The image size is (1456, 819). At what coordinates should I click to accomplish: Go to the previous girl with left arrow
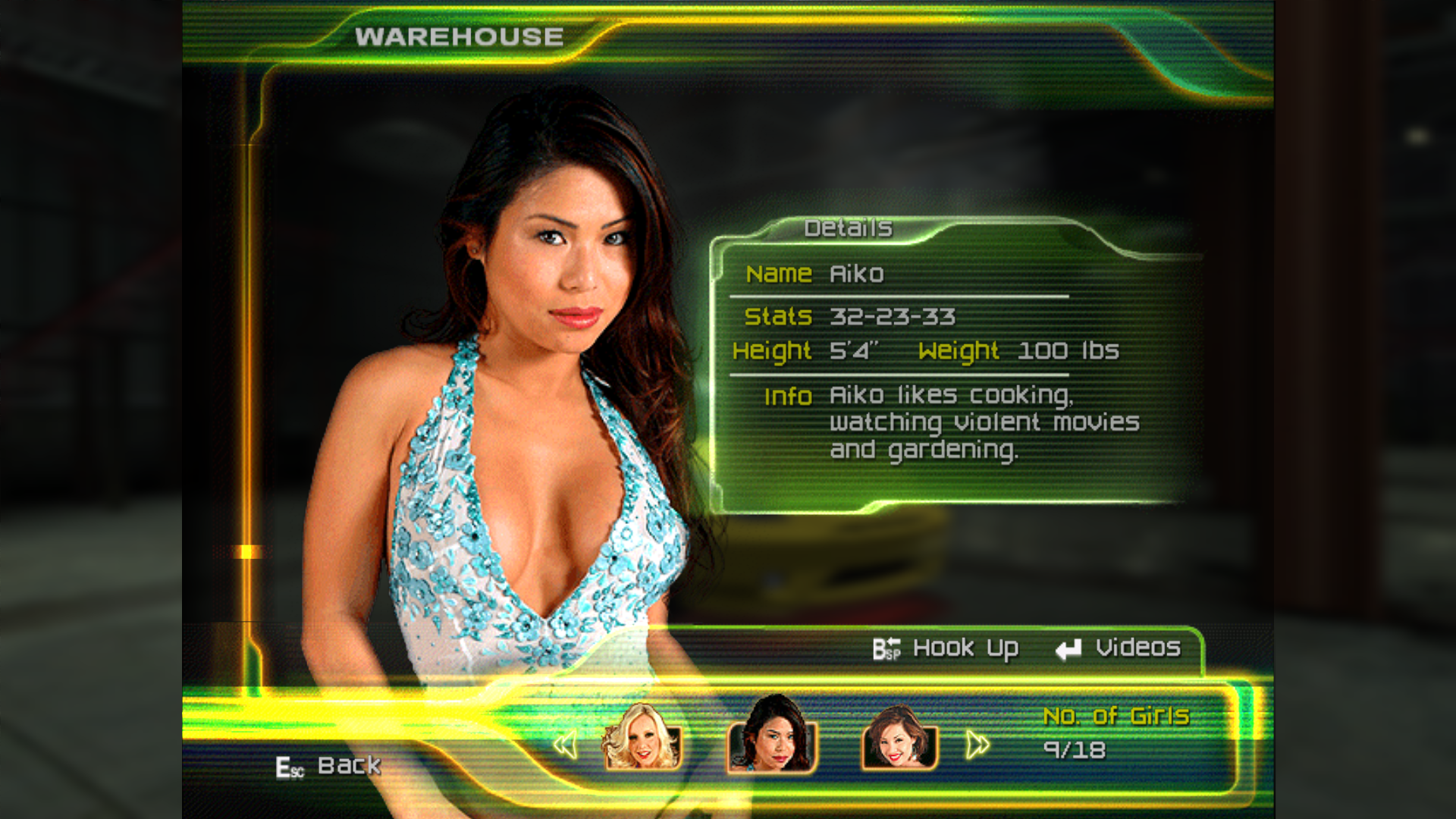[565, 745]
